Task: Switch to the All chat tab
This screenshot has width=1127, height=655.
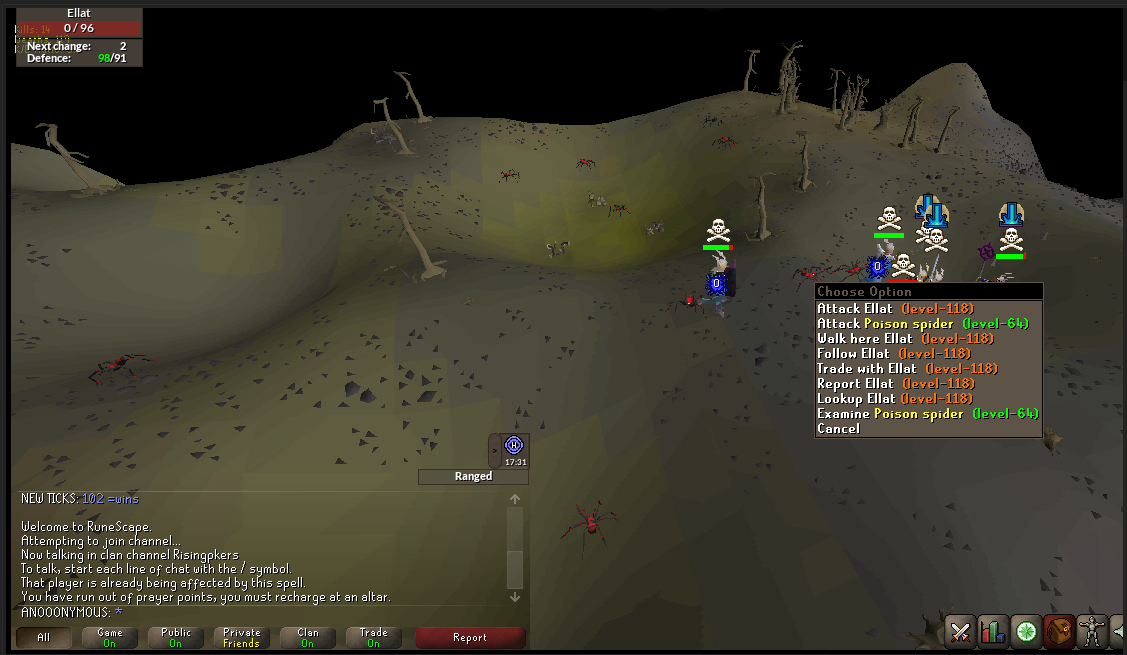Action: 44,637
